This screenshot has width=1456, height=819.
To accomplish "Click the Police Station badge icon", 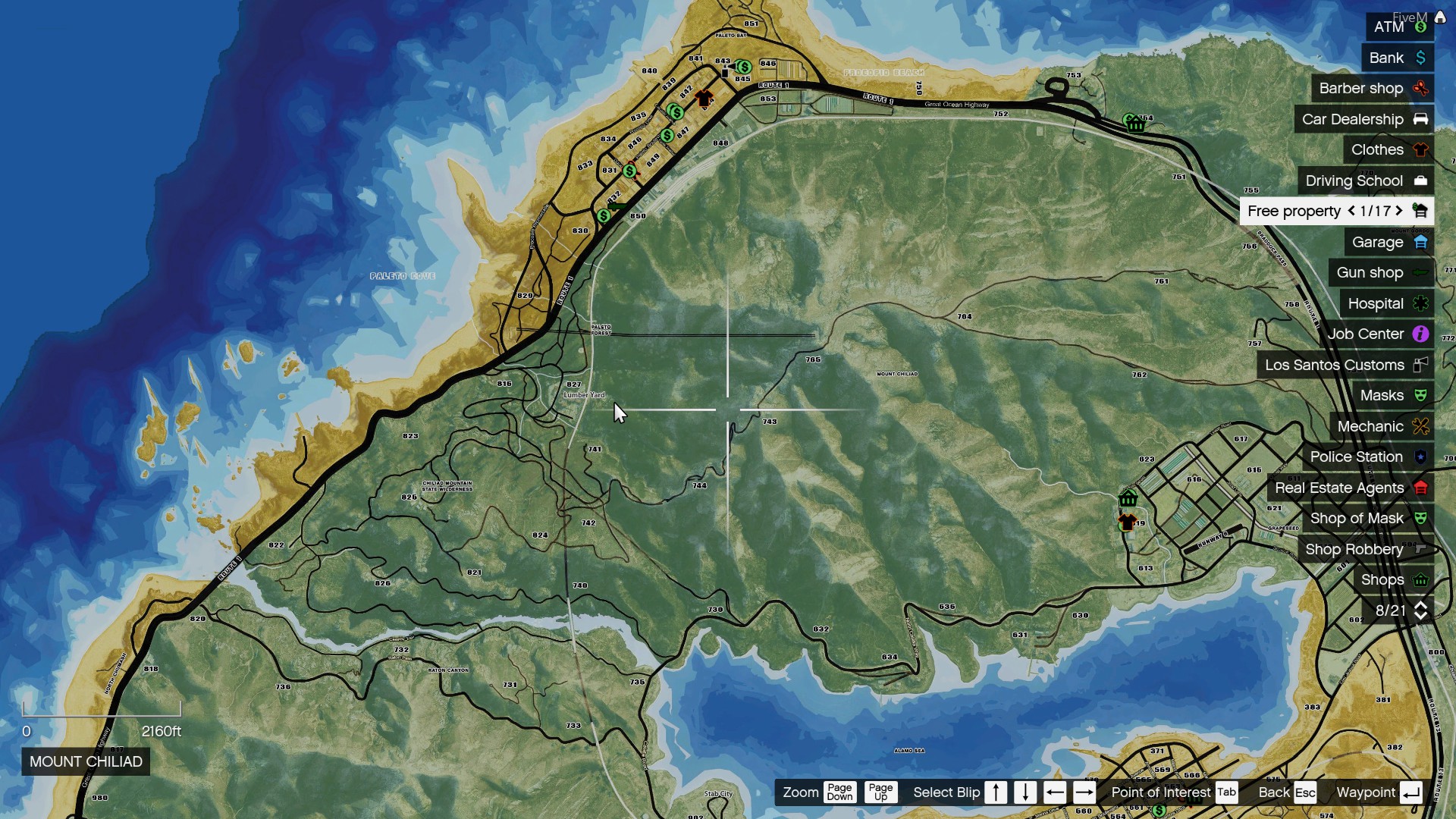I will coord(1421,457).
